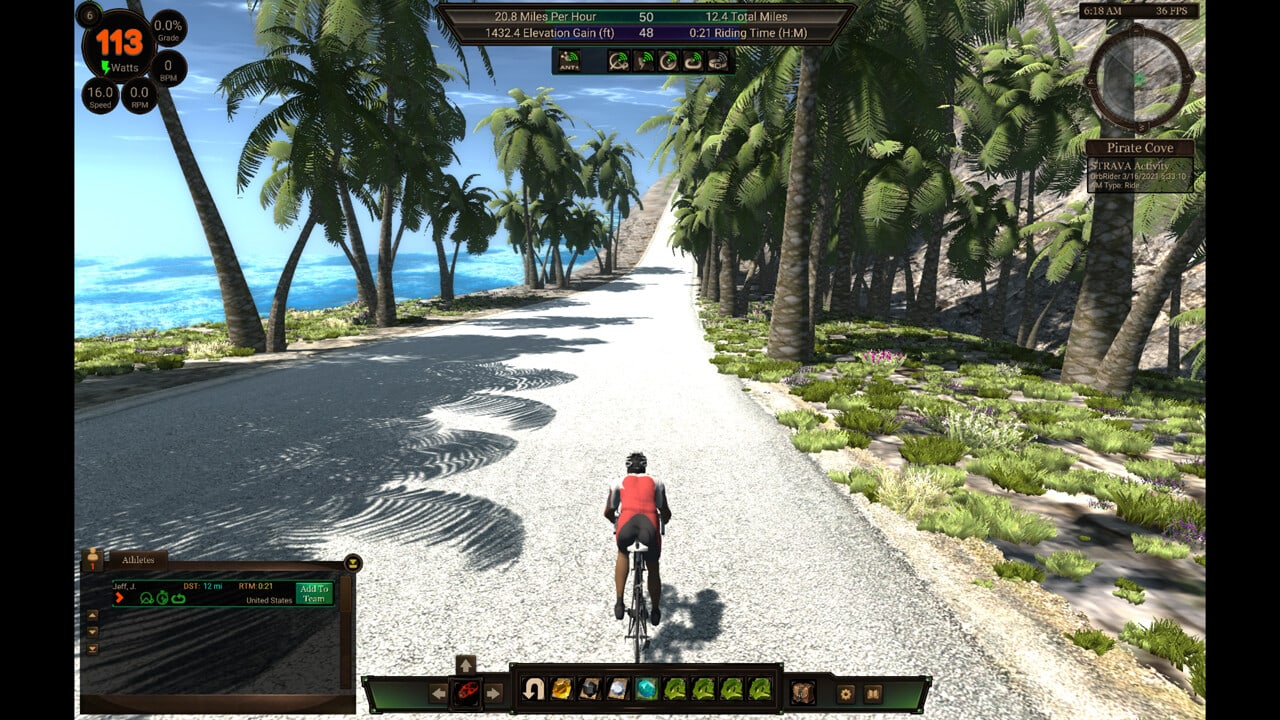Select the black gem hotbar slot
Viewport: 1280px width, 720px height.
tap(590, 689)
